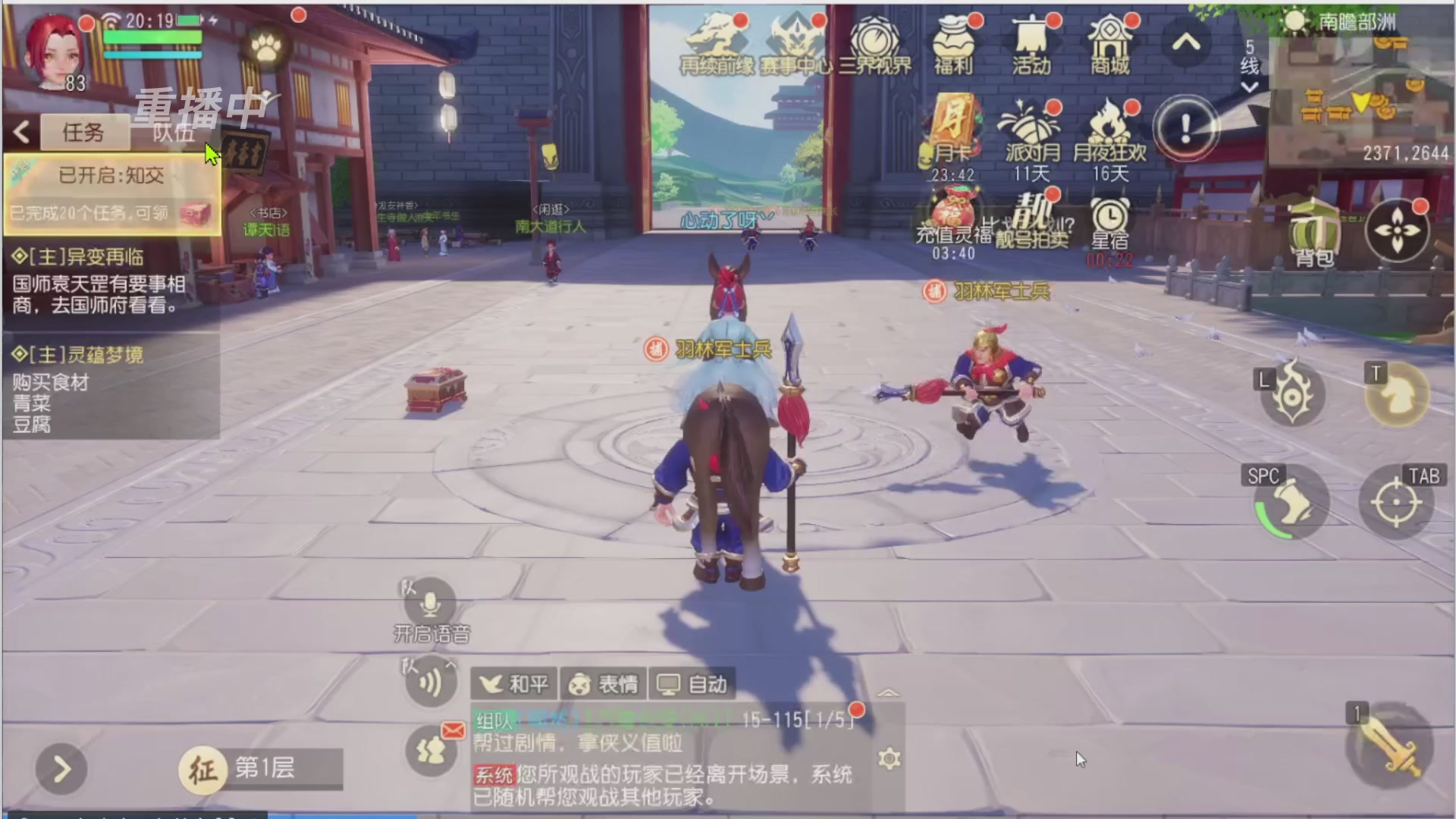
Task: Toggle the team voice speaker icon
Action: pos(429,681)
